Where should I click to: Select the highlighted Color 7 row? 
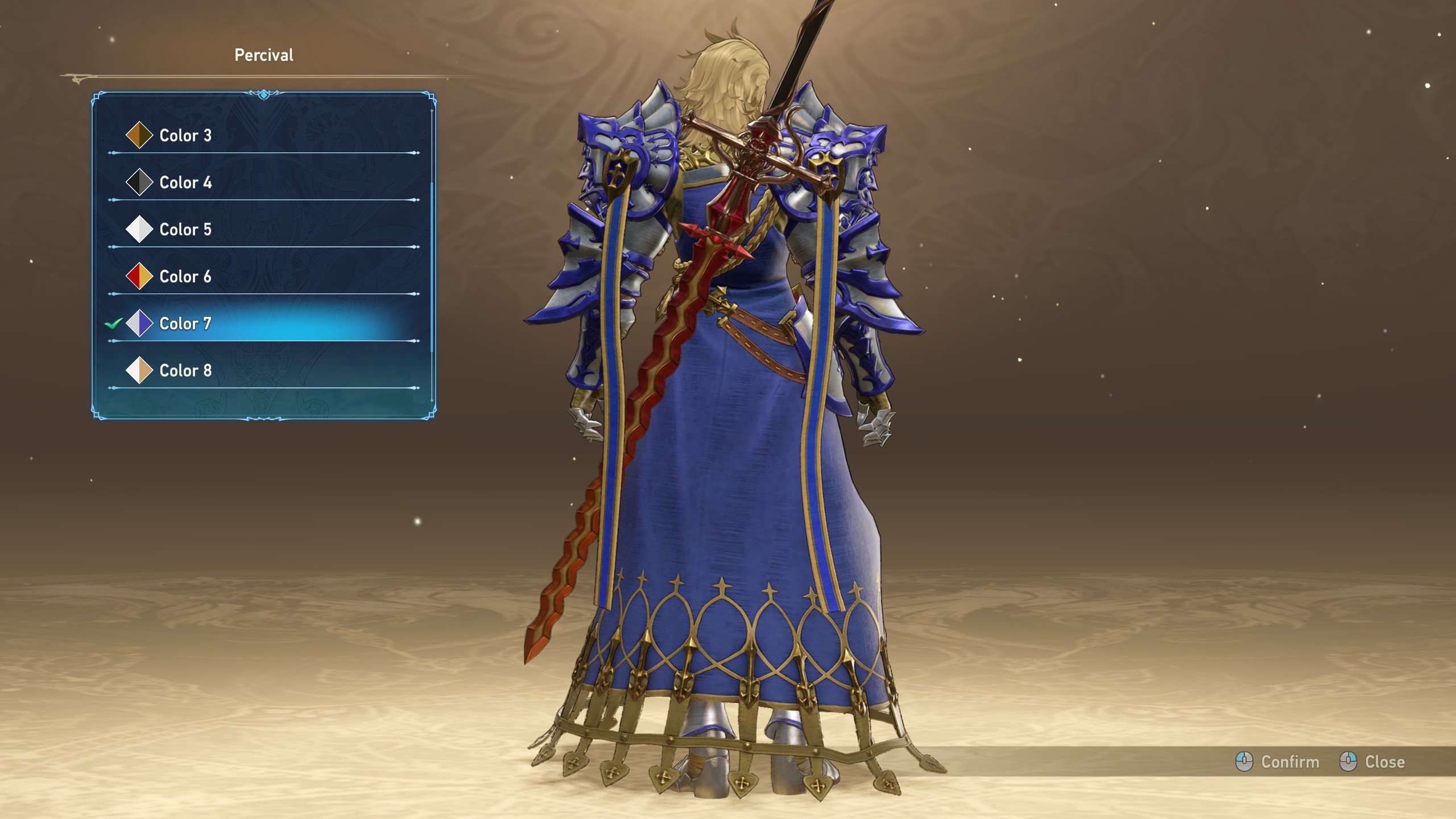pos(185,324)
